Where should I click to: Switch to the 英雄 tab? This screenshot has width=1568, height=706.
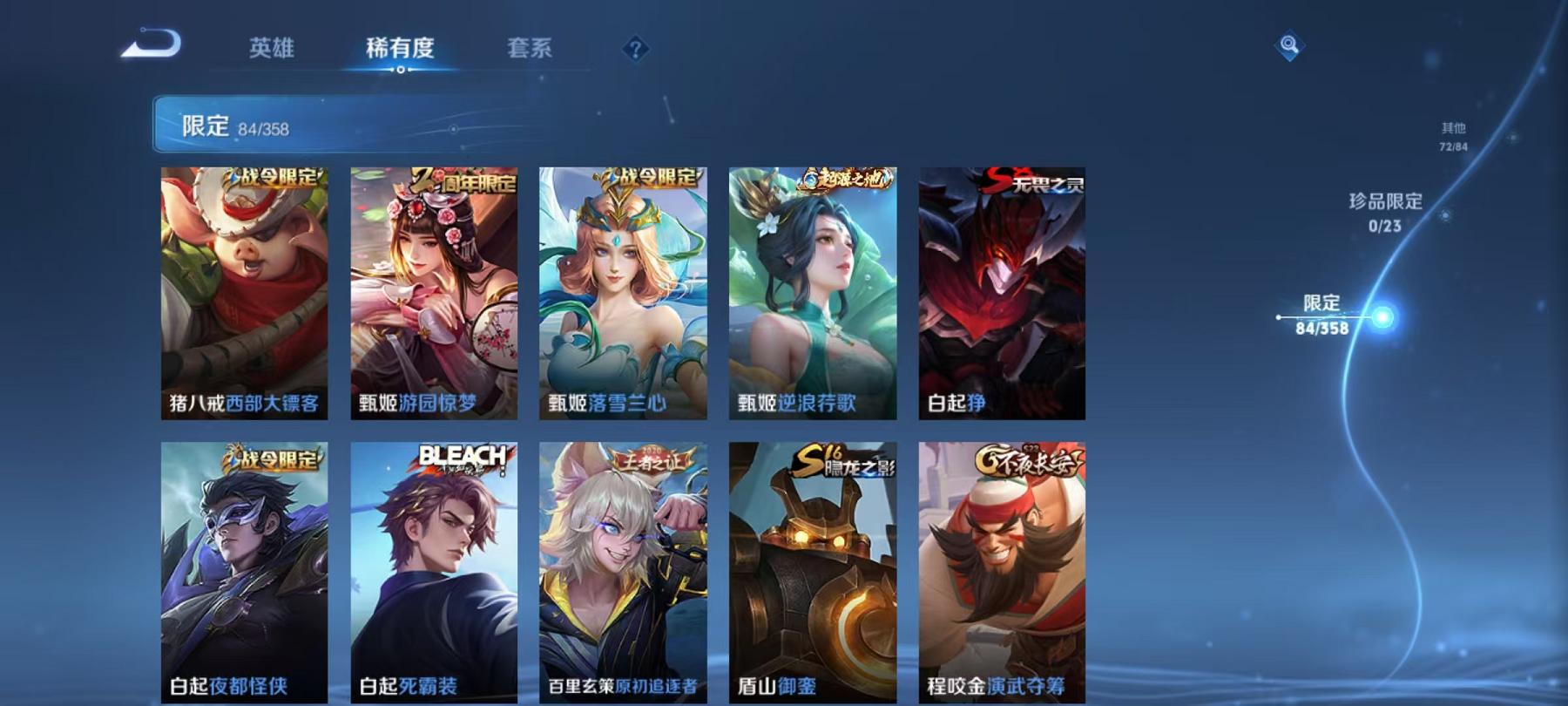pos(274,50)
